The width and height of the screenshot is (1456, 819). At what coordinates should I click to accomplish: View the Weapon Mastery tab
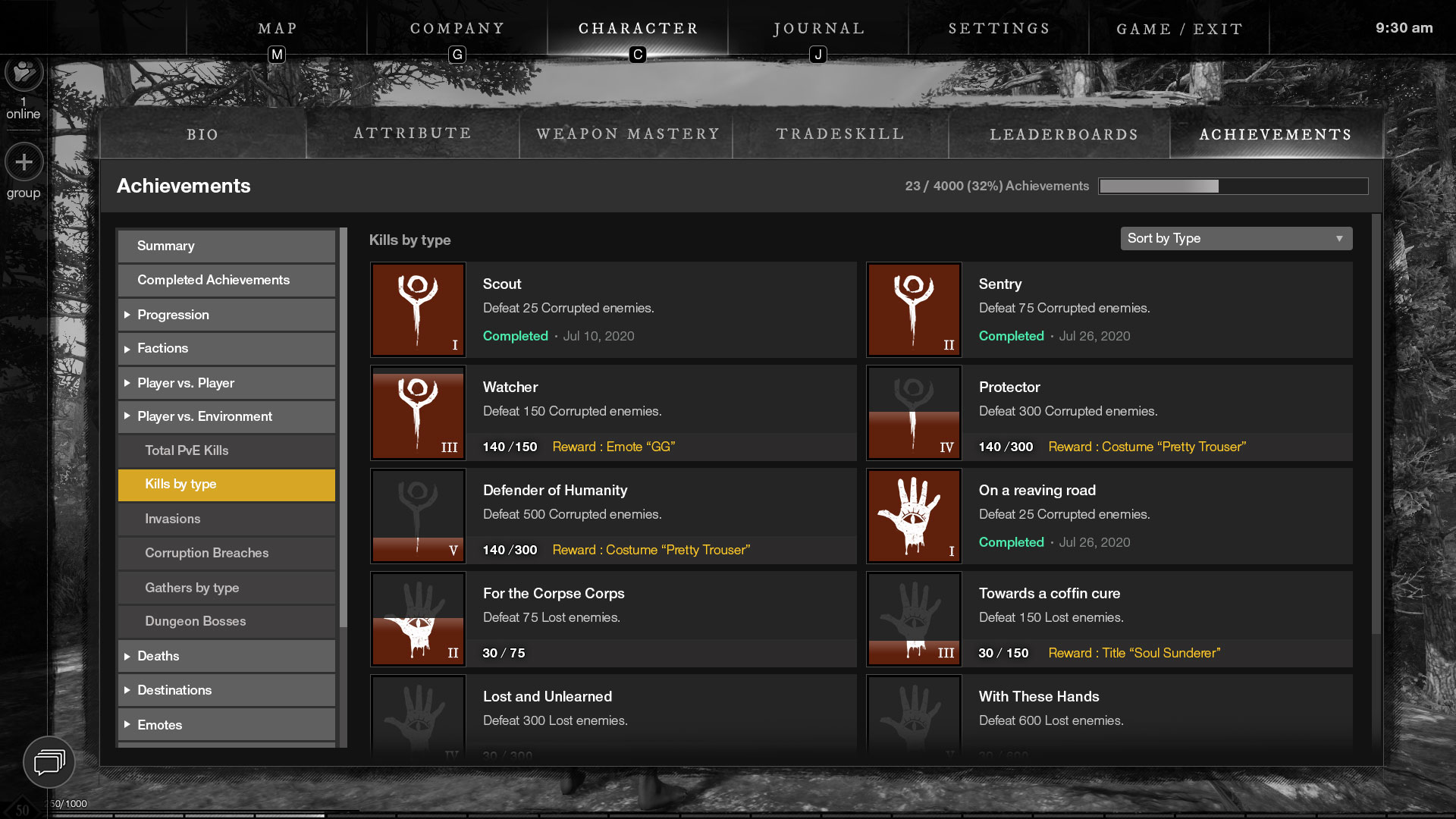pos(627,134)
